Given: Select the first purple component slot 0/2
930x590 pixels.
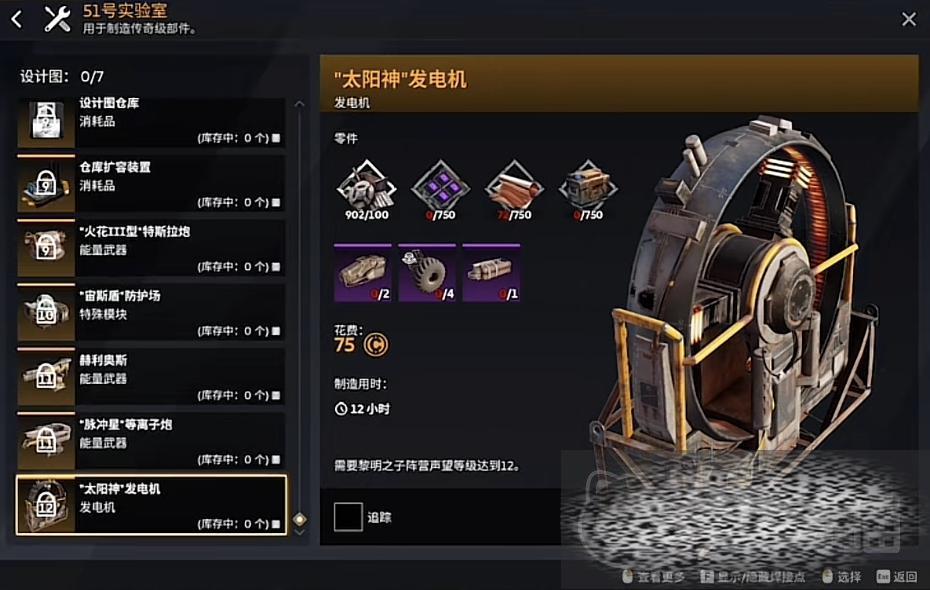Looking at the screenshot, I should pyautogui.click(x=363, y=273).
